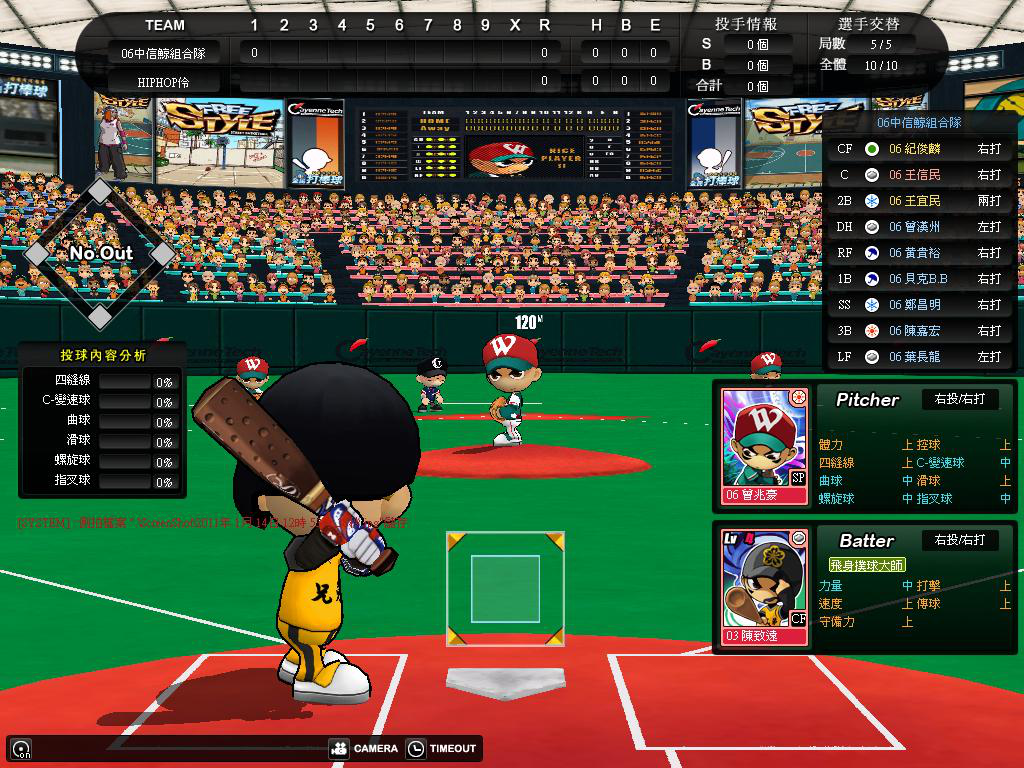Toggle the round on/off icon in bottom bar
The width and height of the screenshot is (1024, 768).
[x=20, y=748]
